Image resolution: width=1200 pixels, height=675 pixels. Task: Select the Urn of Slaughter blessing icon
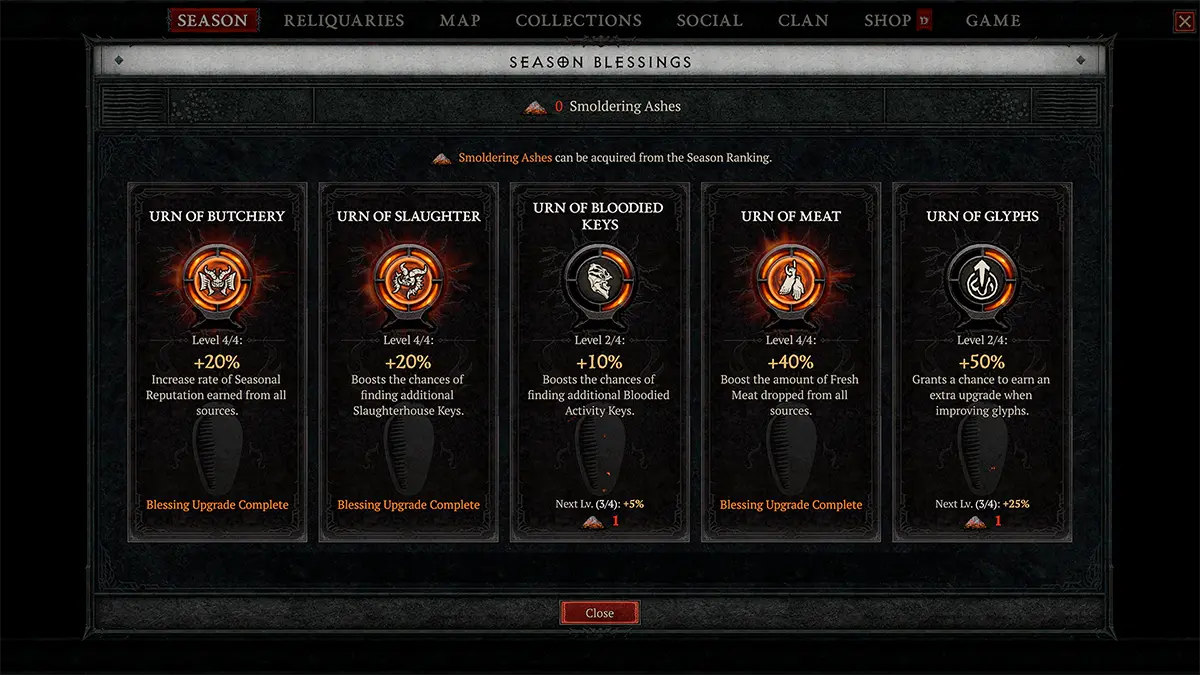coord(408,279)
